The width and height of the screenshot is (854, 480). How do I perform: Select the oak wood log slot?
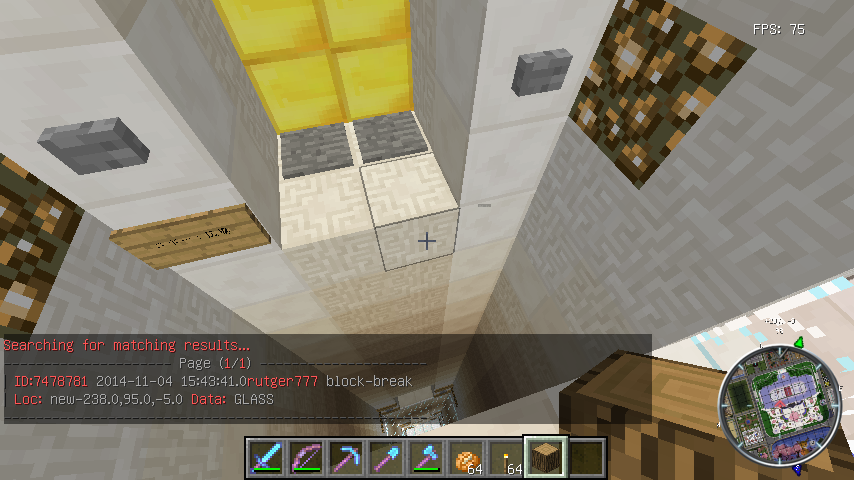546,458
